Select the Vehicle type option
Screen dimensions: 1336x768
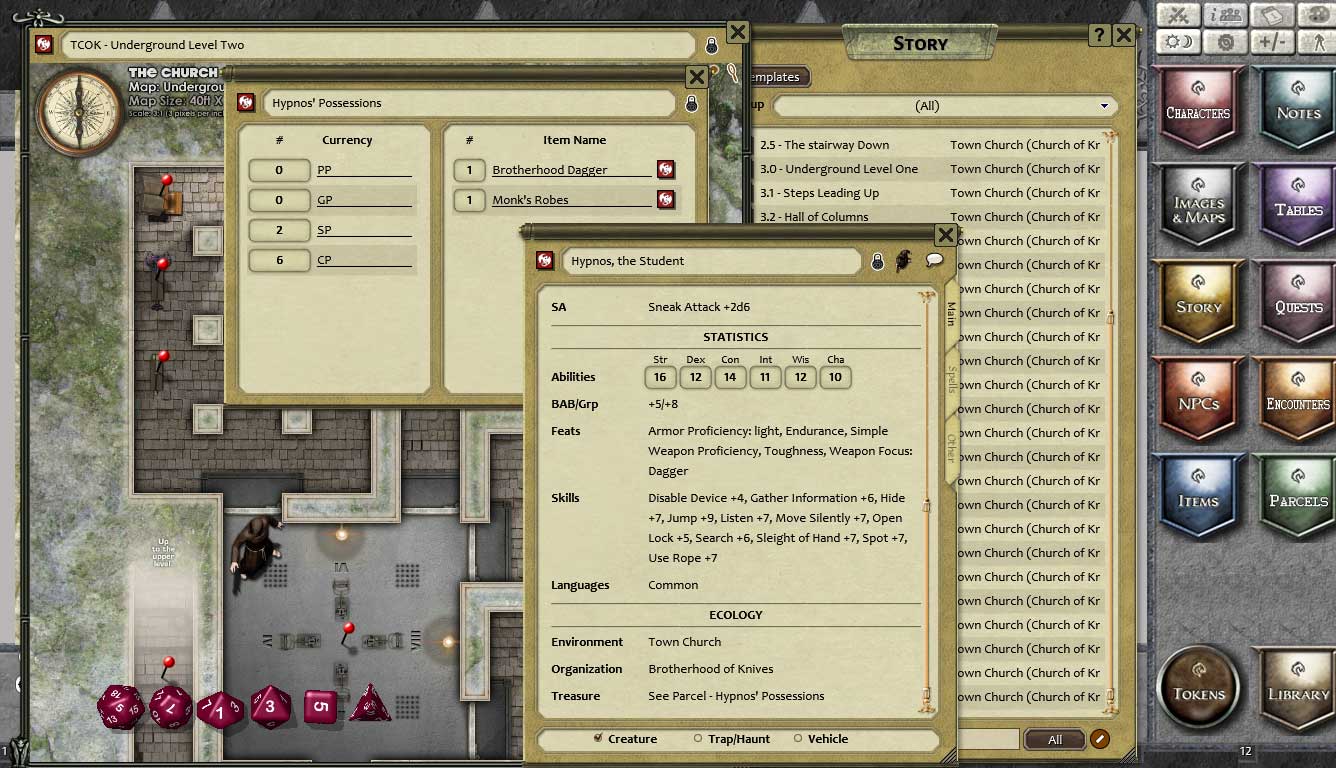pyautogui.click(x=798, y=739)
